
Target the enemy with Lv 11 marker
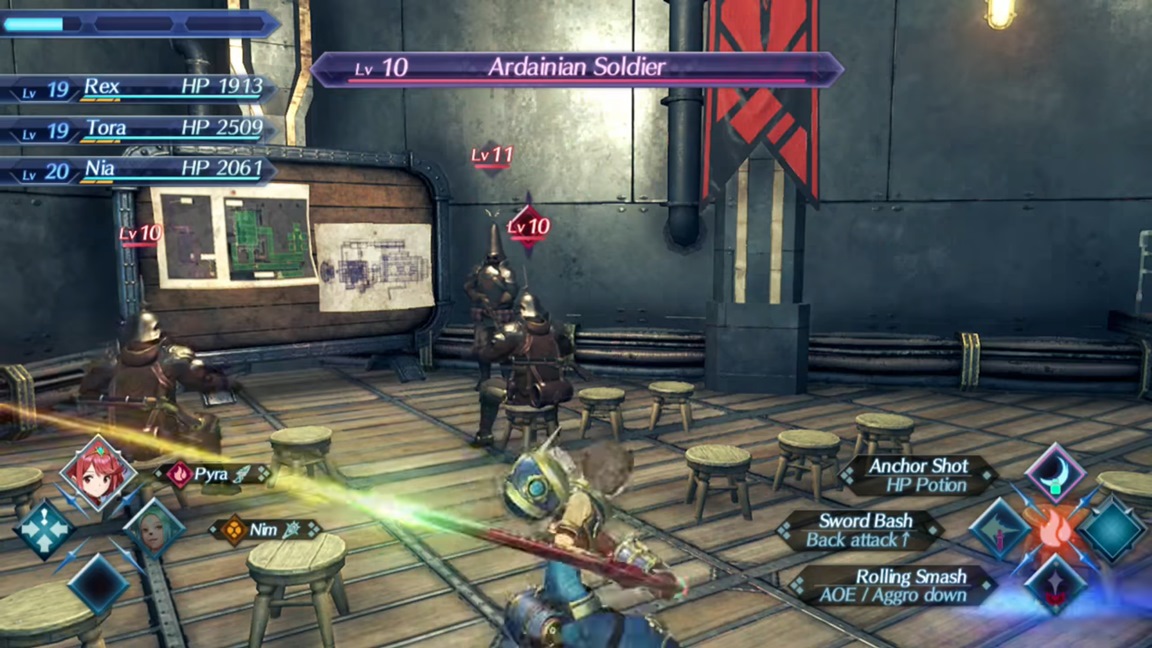click(x=492, y=155)
